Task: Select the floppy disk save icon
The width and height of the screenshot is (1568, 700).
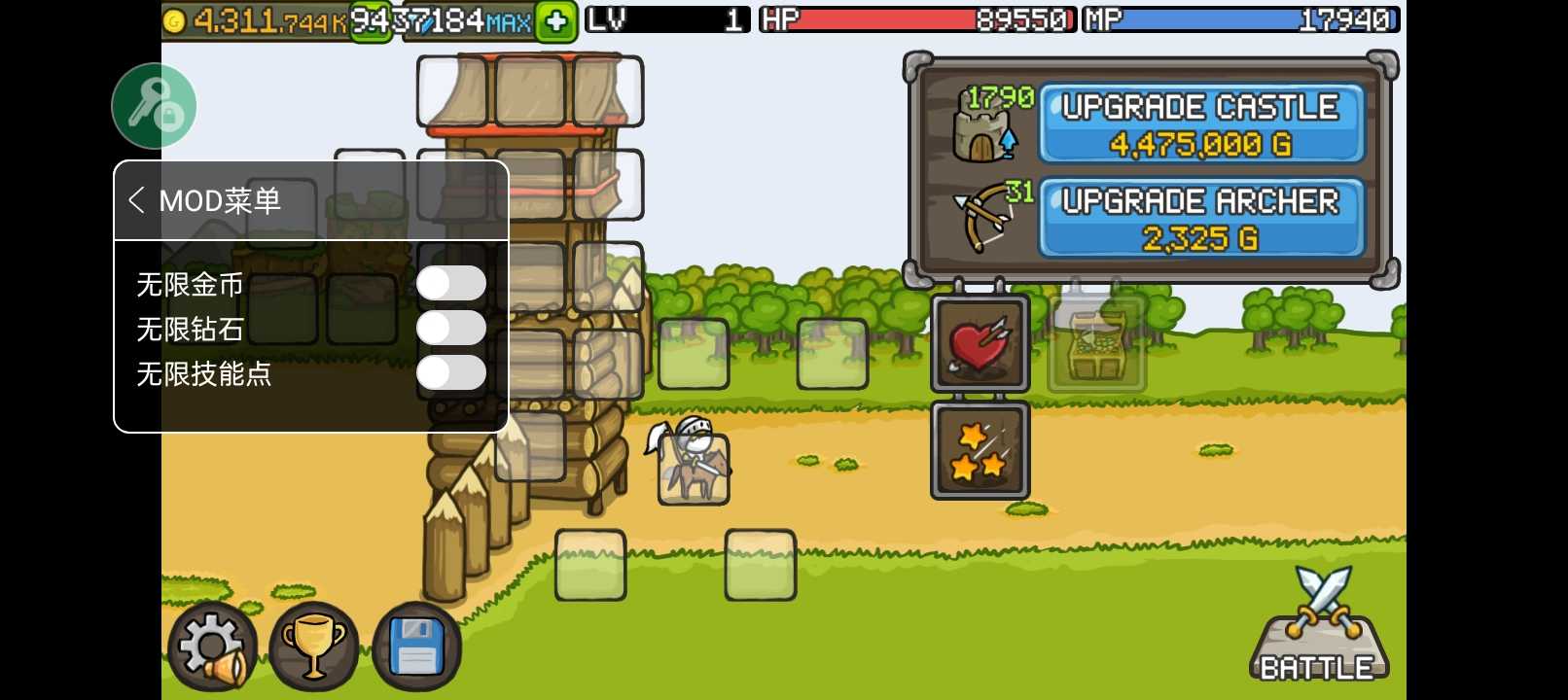Action: (415, 645)
